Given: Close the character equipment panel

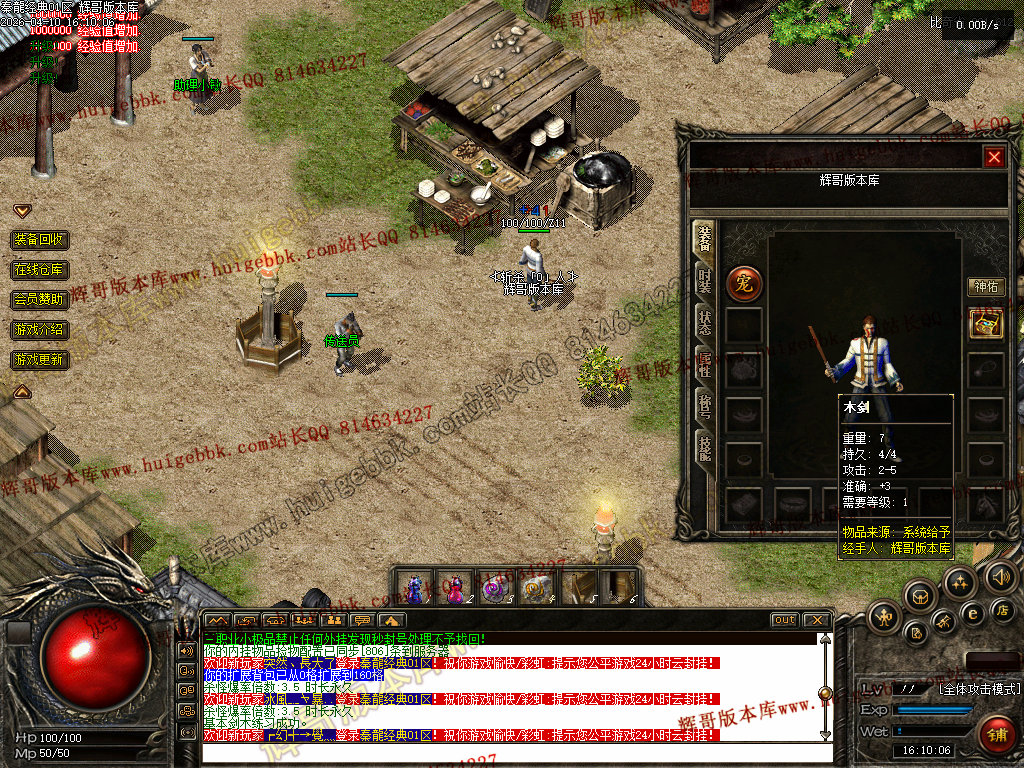Looking at the screenshot, I should [x=993, y=157].
